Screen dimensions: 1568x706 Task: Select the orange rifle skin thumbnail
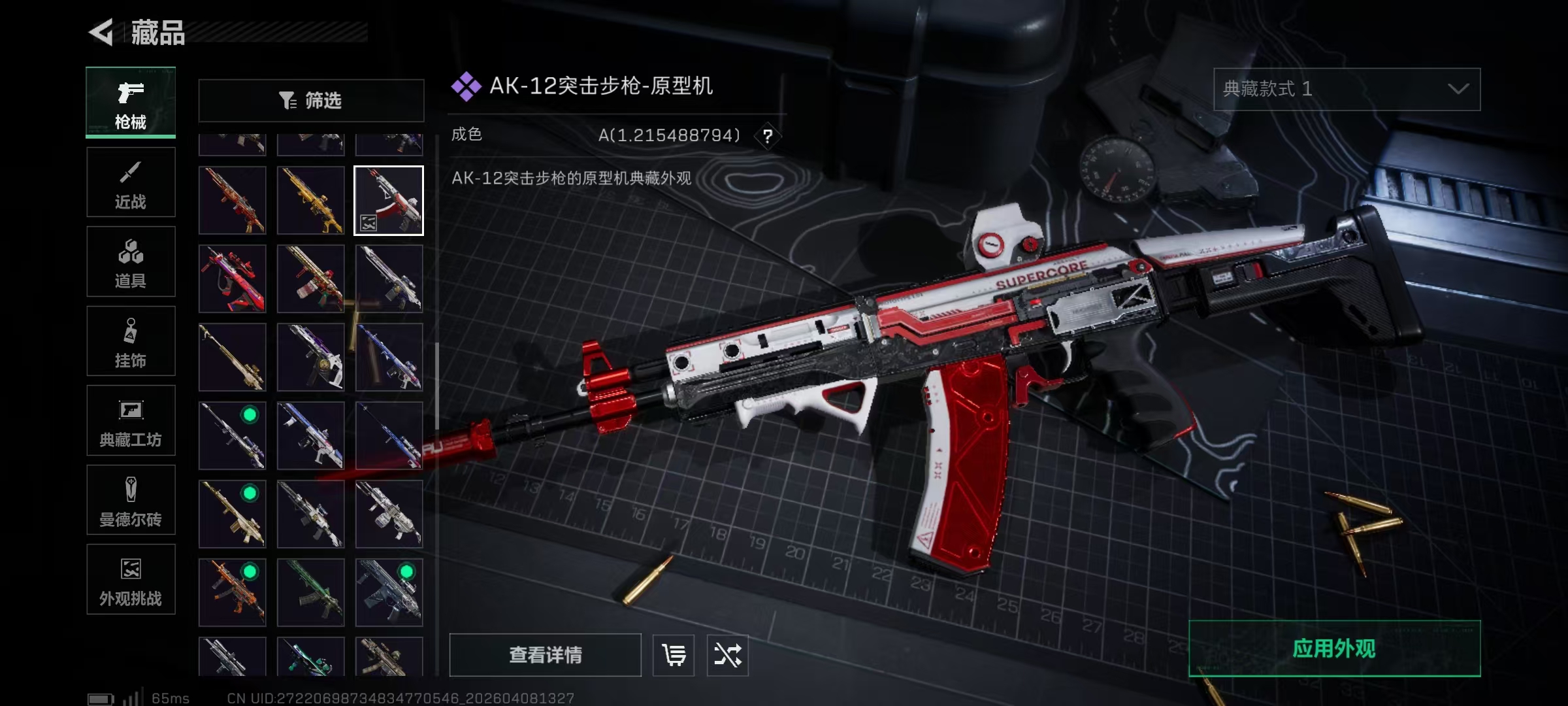click(x=233, y=593)
